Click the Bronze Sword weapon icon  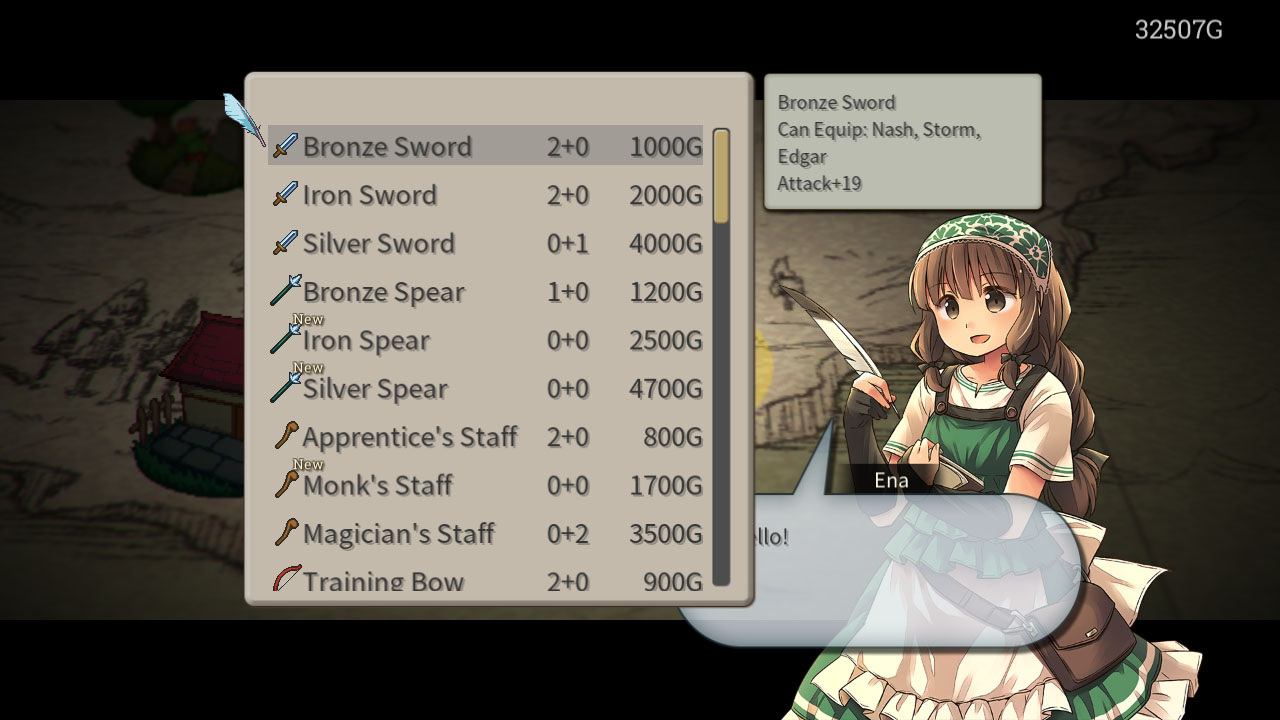point(284,146)
